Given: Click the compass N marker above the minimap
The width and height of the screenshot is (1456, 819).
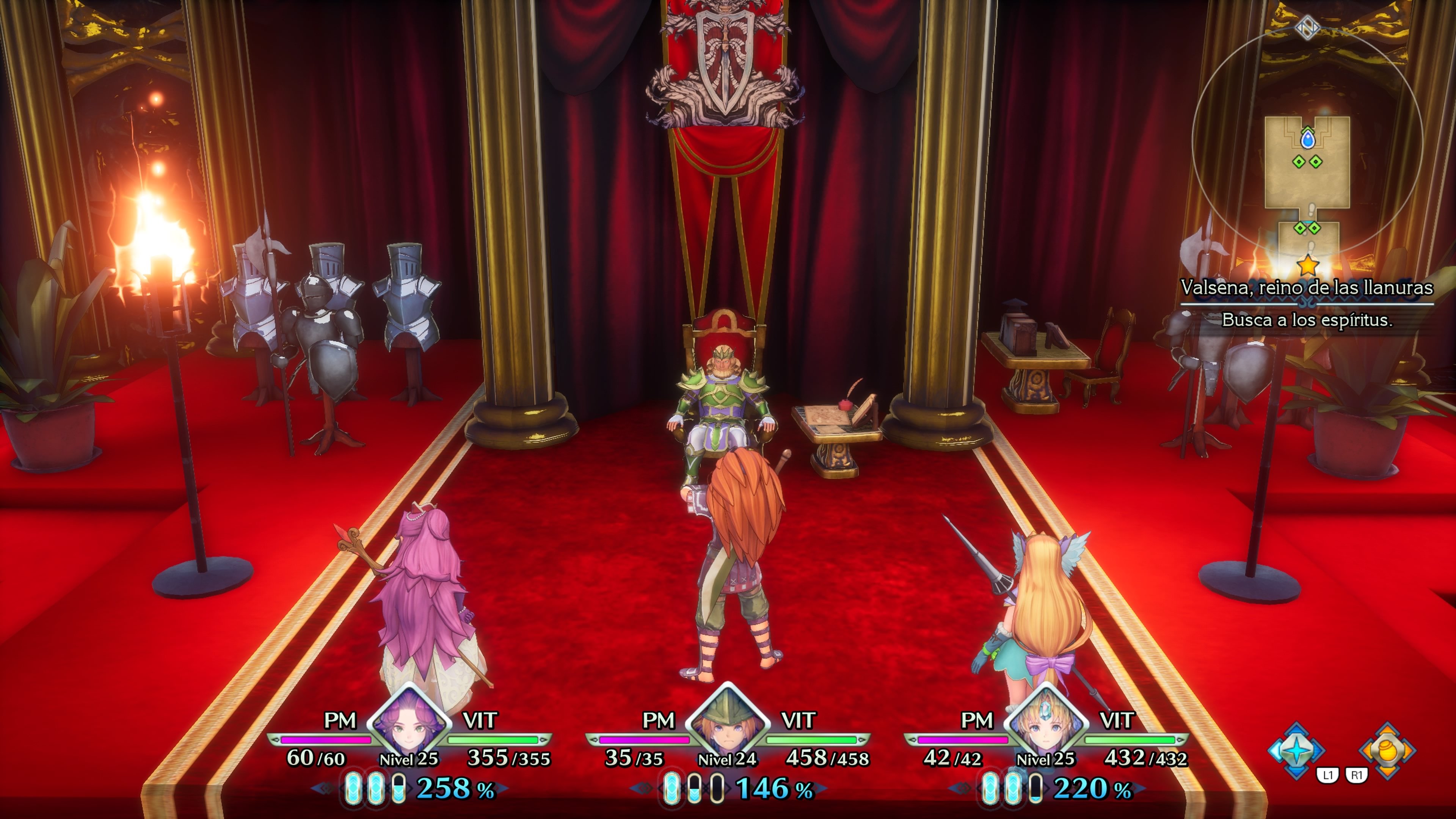Looking at the screenshot, I should tap(1307, 28).
